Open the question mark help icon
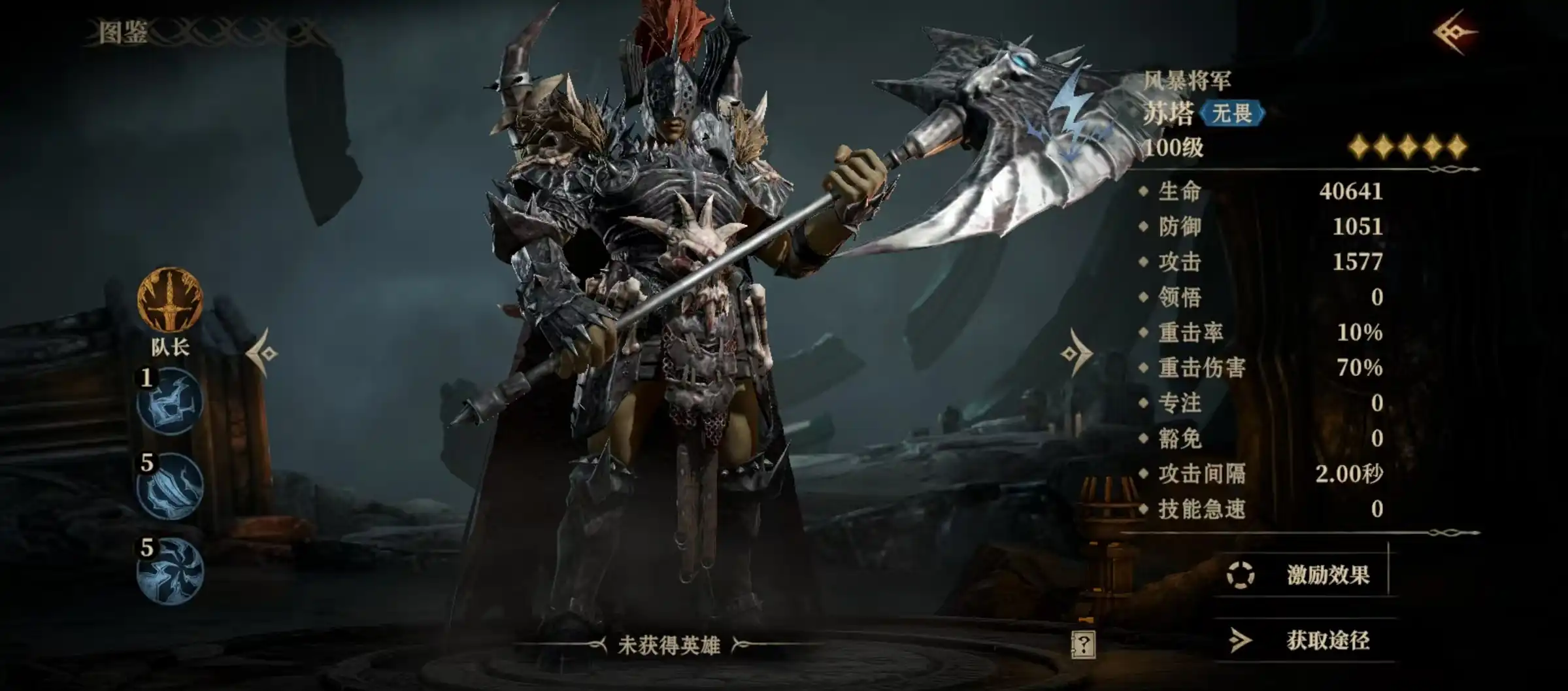The image size is (1568, 691). tap(1082, 645)
